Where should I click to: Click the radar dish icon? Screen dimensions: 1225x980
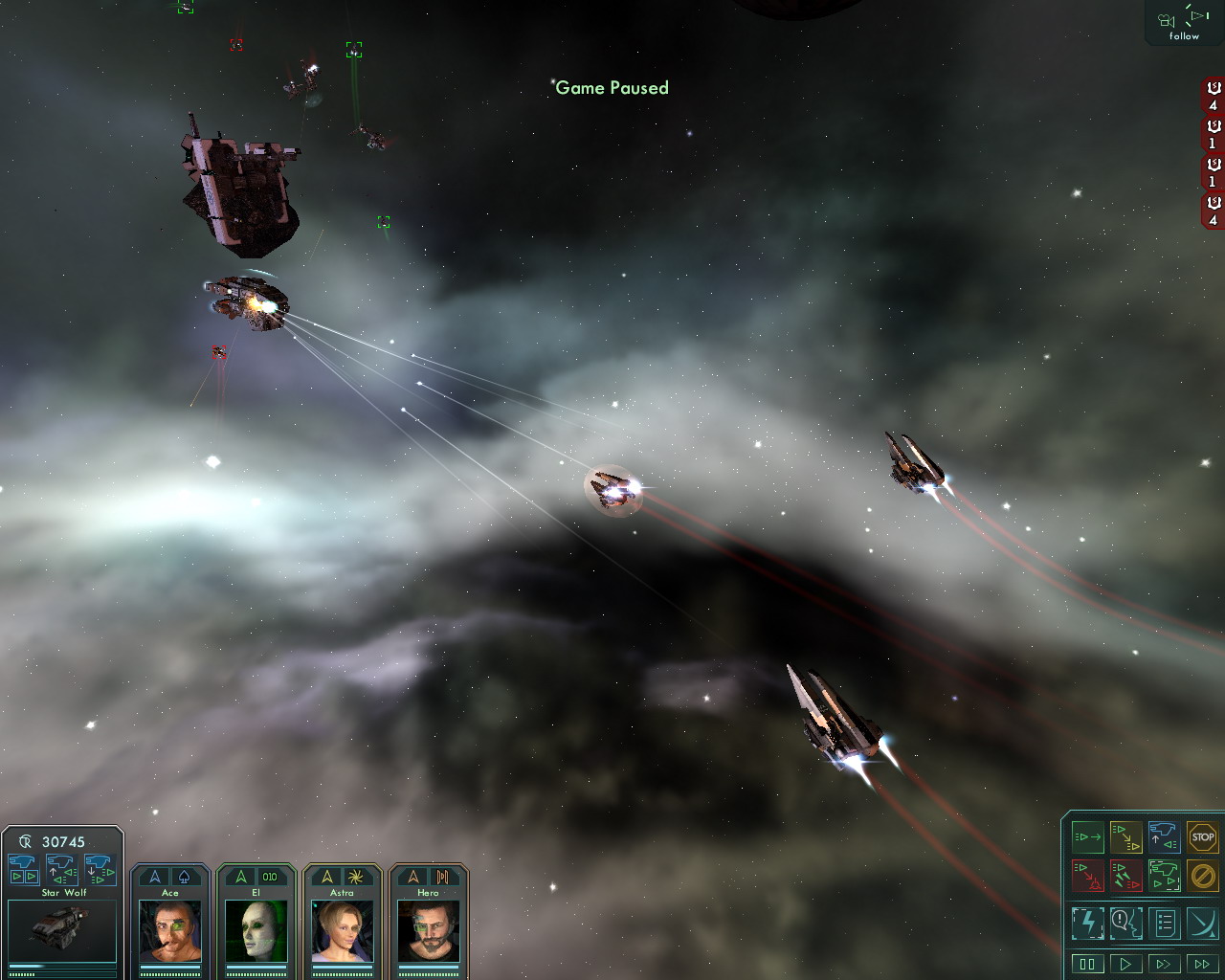coord(1202,924)
